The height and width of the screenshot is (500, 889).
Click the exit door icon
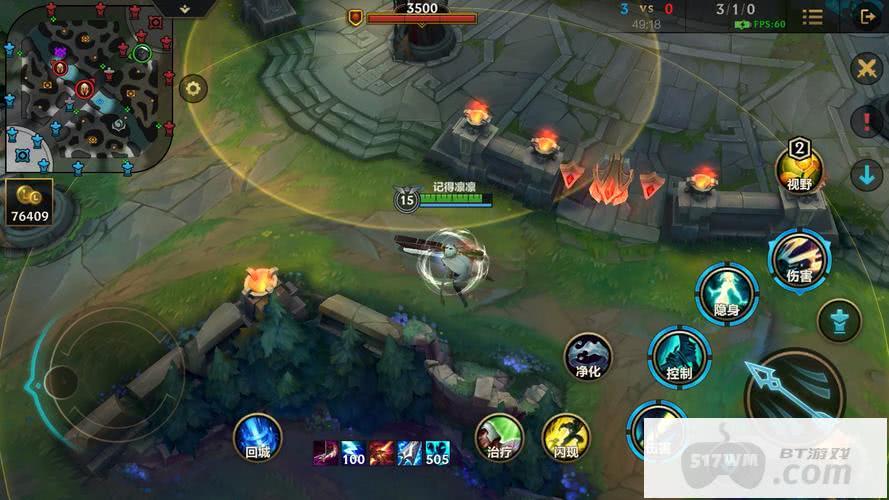865,16
